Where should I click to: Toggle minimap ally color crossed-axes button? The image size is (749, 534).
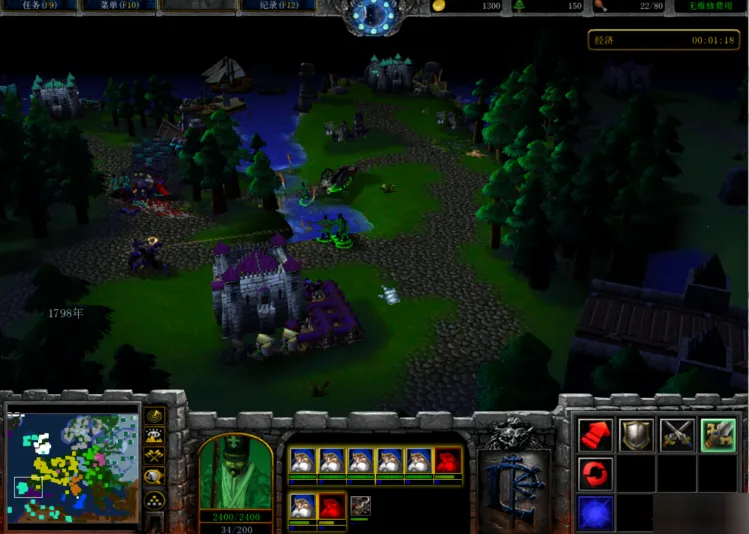(x=155, y=456)
